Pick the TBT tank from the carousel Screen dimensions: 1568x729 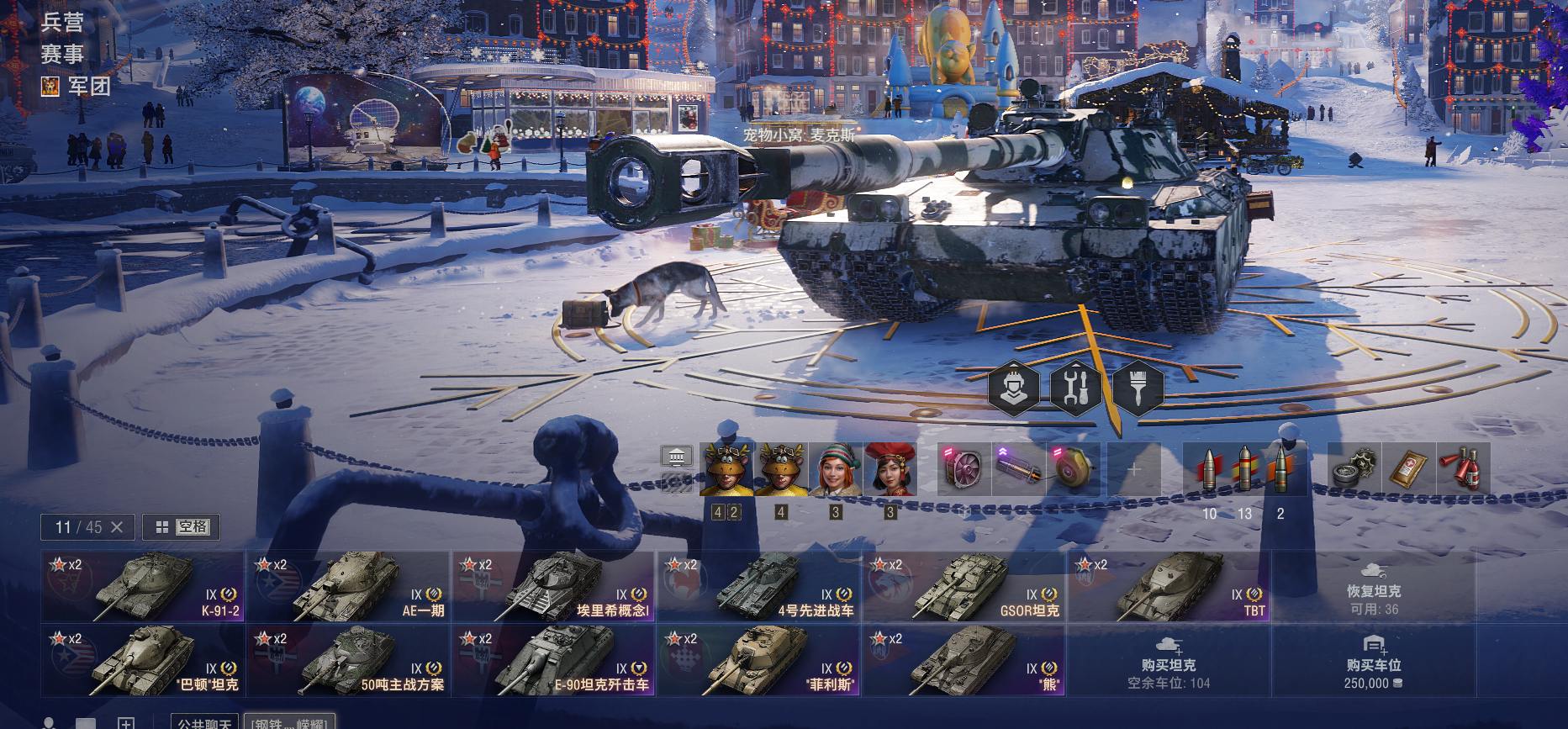coord(1169,587)
